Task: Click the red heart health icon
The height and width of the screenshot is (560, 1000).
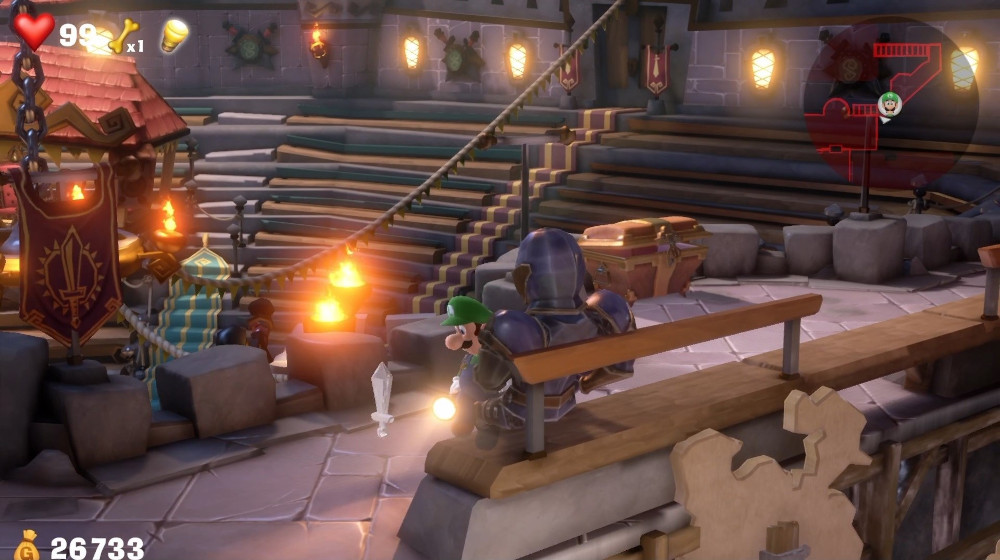Action: point(34,29)
